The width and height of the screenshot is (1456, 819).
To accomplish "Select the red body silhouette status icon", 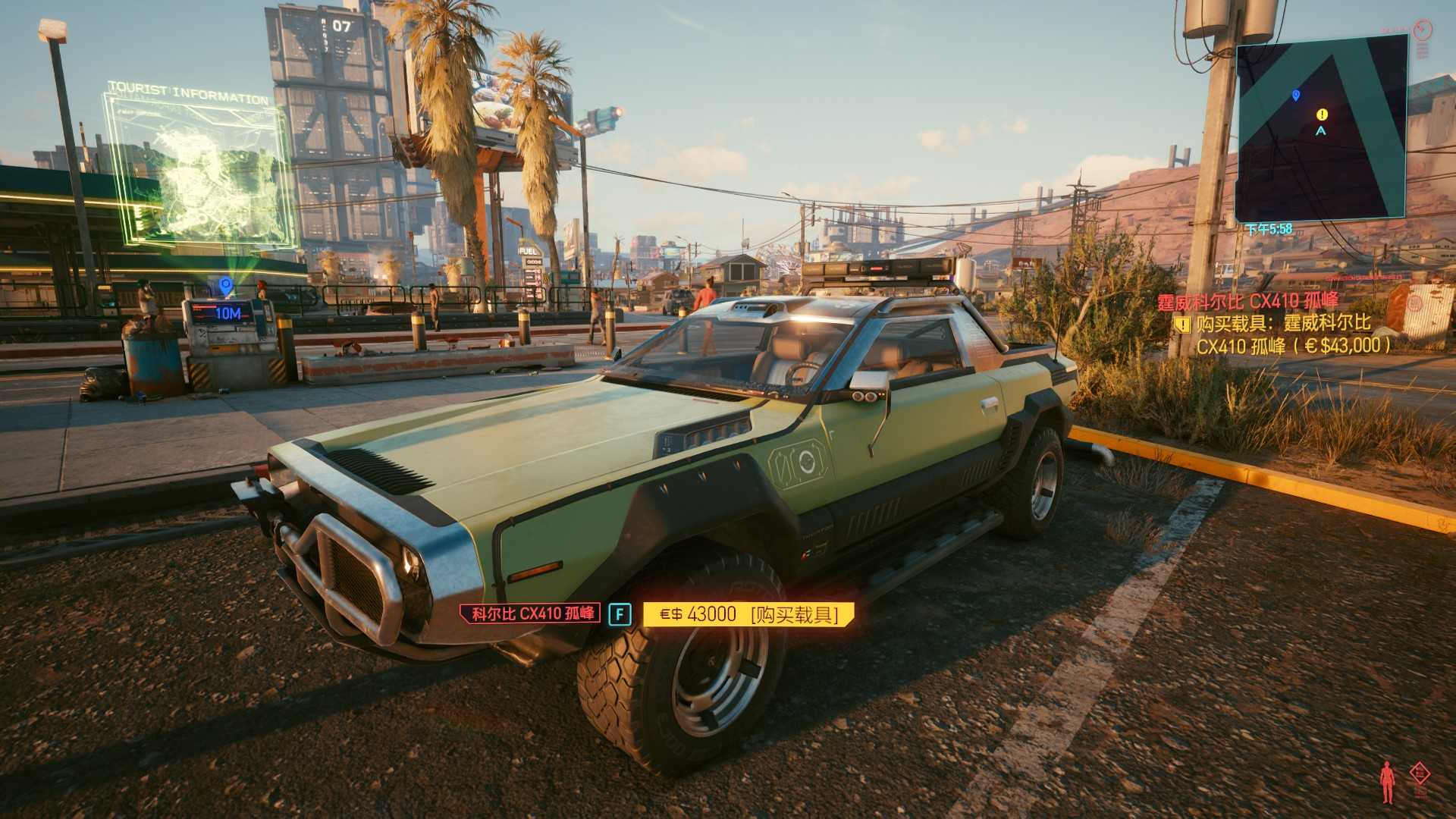I will pyautogui.click(x=1387, y=781).
